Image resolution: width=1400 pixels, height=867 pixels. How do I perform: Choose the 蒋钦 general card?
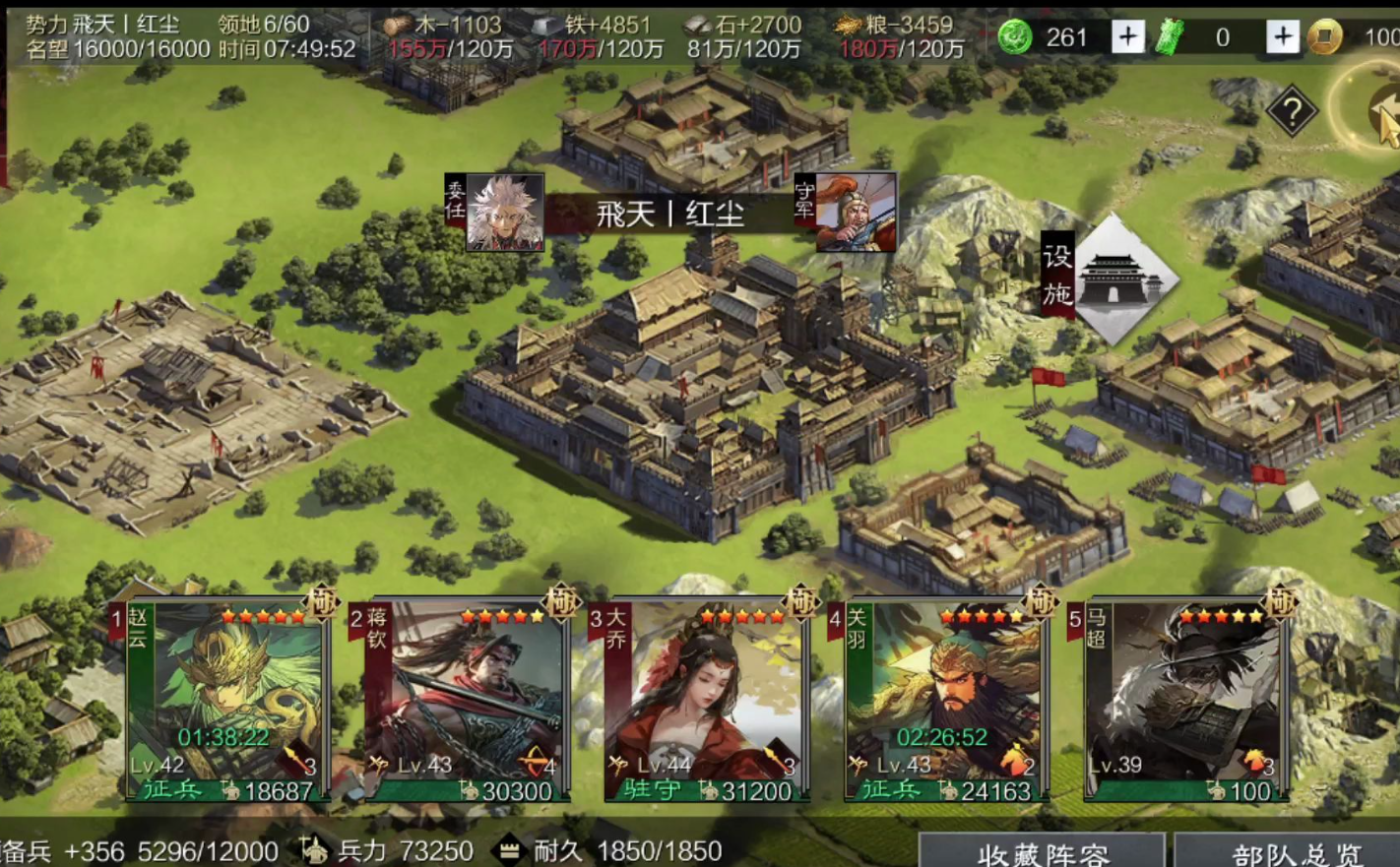[465, 701]
